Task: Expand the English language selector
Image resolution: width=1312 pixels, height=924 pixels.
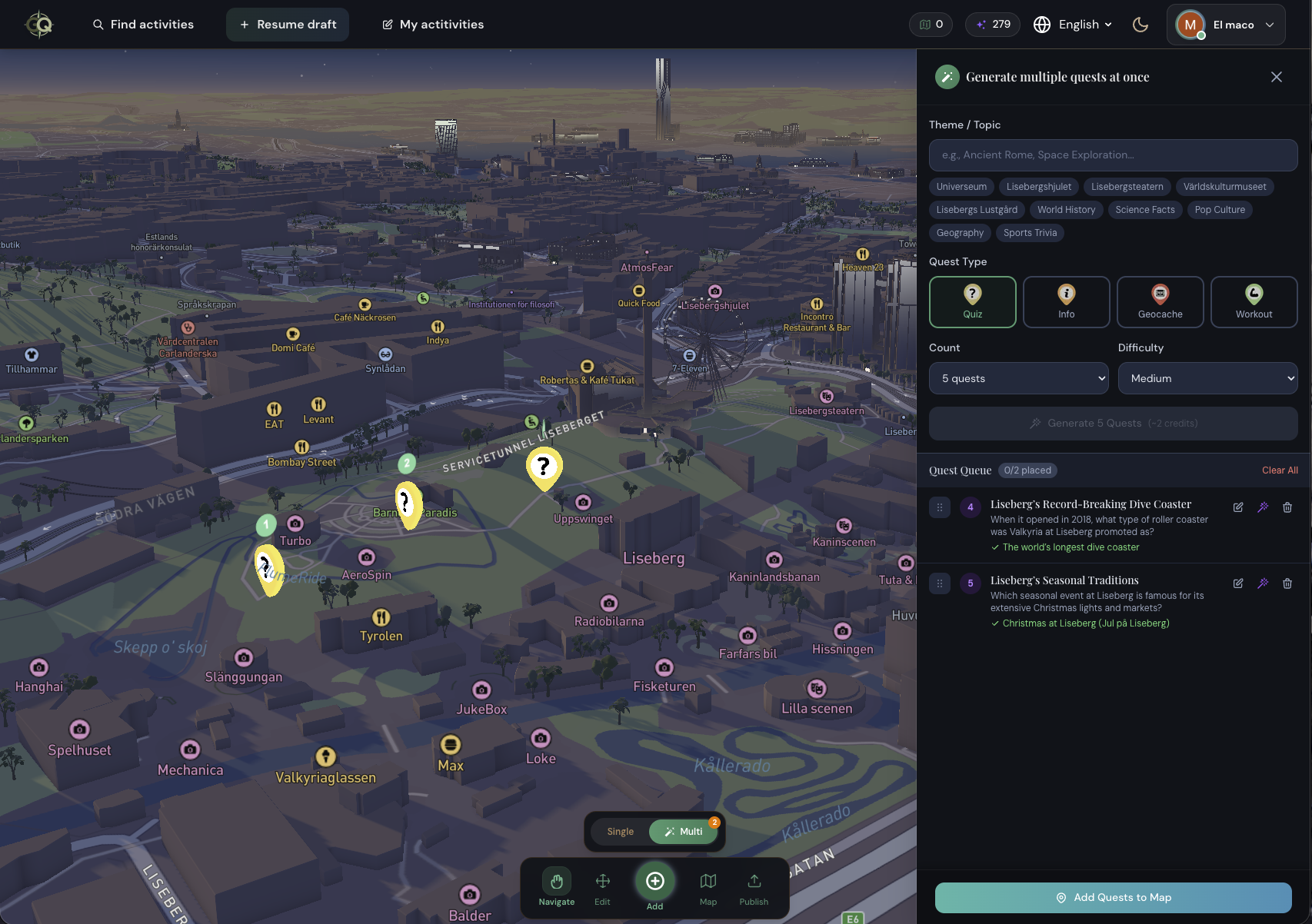Action: pyautogui.click(x=1073, y=24)
